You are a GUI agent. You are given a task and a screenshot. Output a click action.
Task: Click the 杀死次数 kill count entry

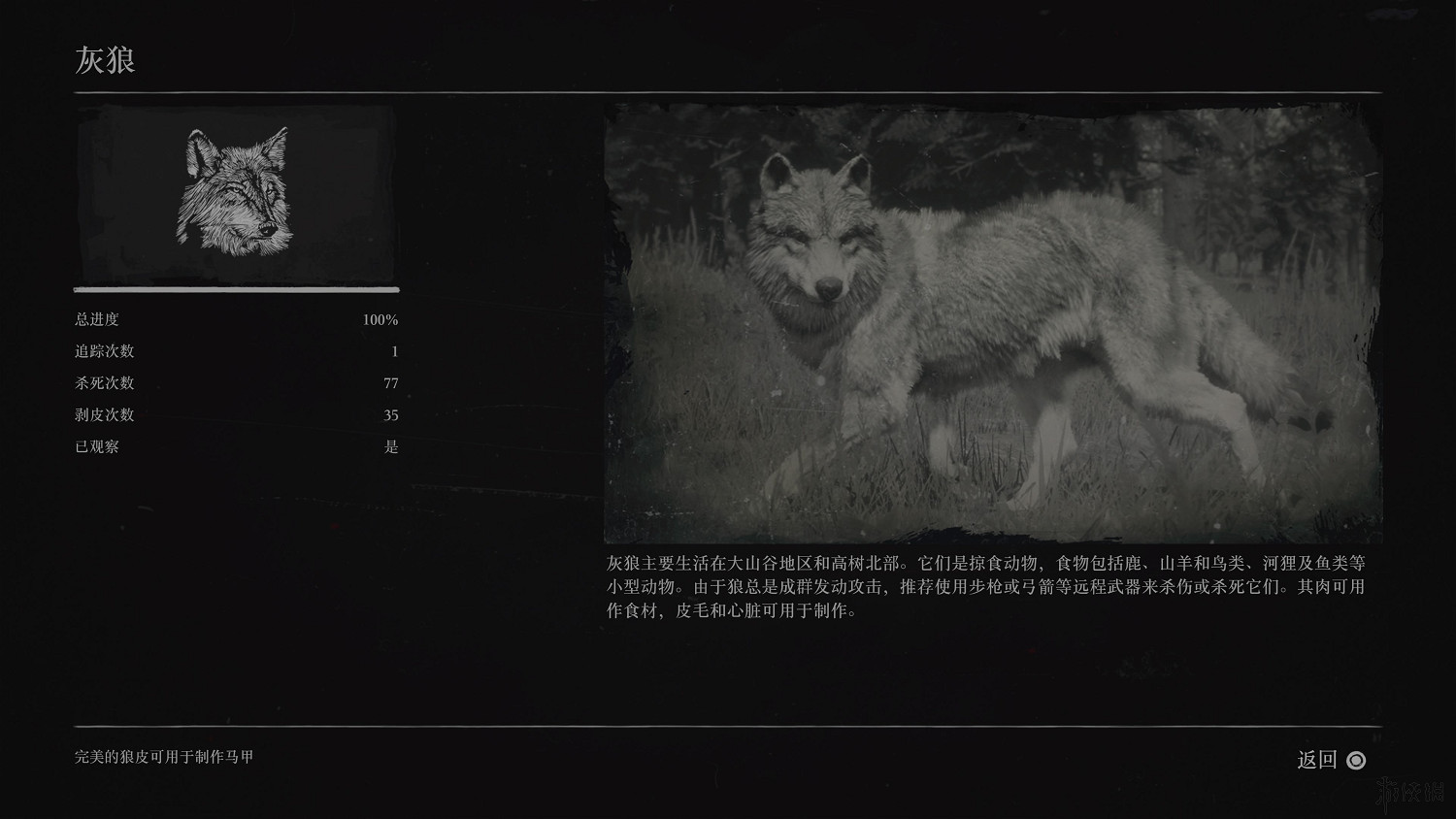click(107, 383)
